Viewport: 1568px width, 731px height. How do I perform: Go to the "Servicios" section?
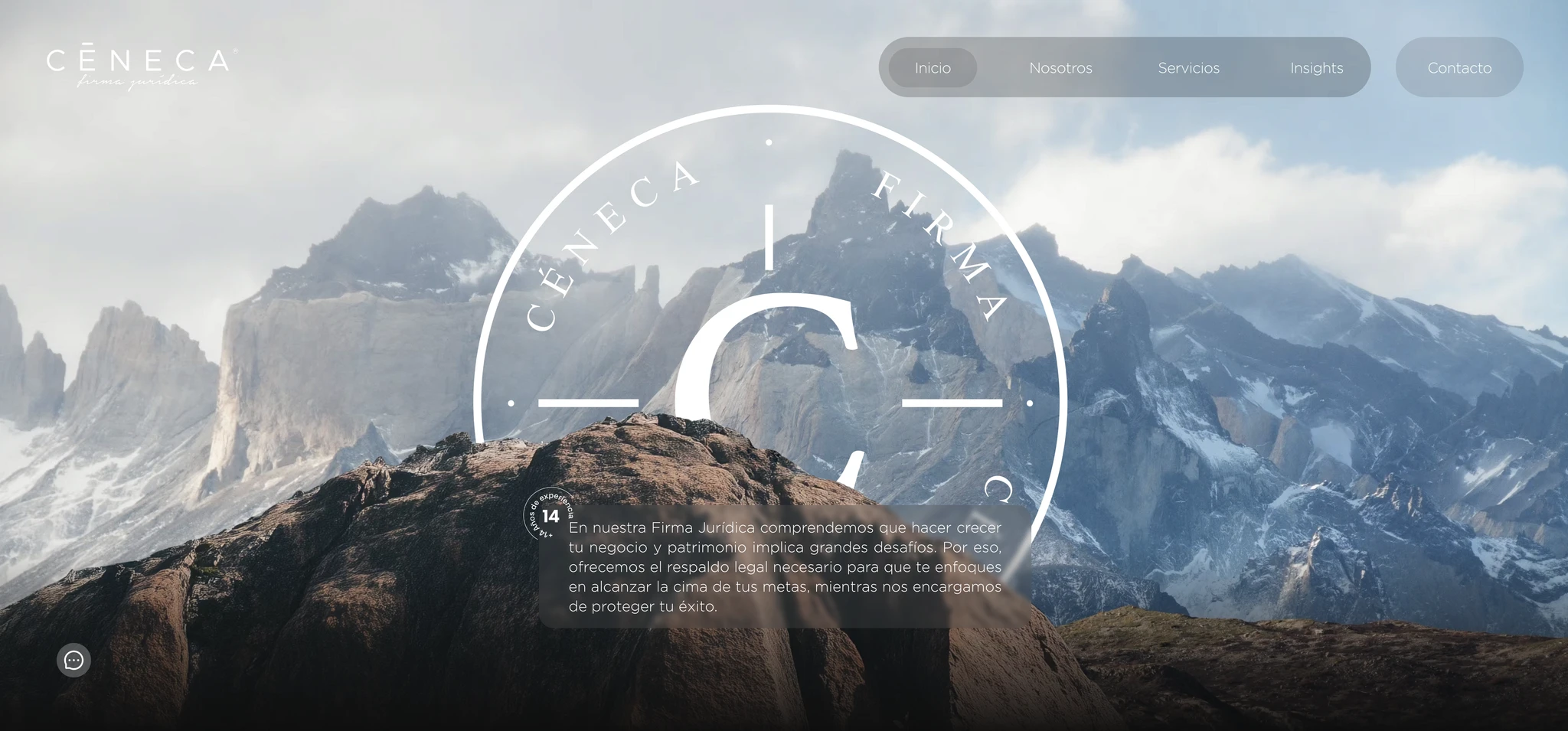click(x=1188, y=67)
